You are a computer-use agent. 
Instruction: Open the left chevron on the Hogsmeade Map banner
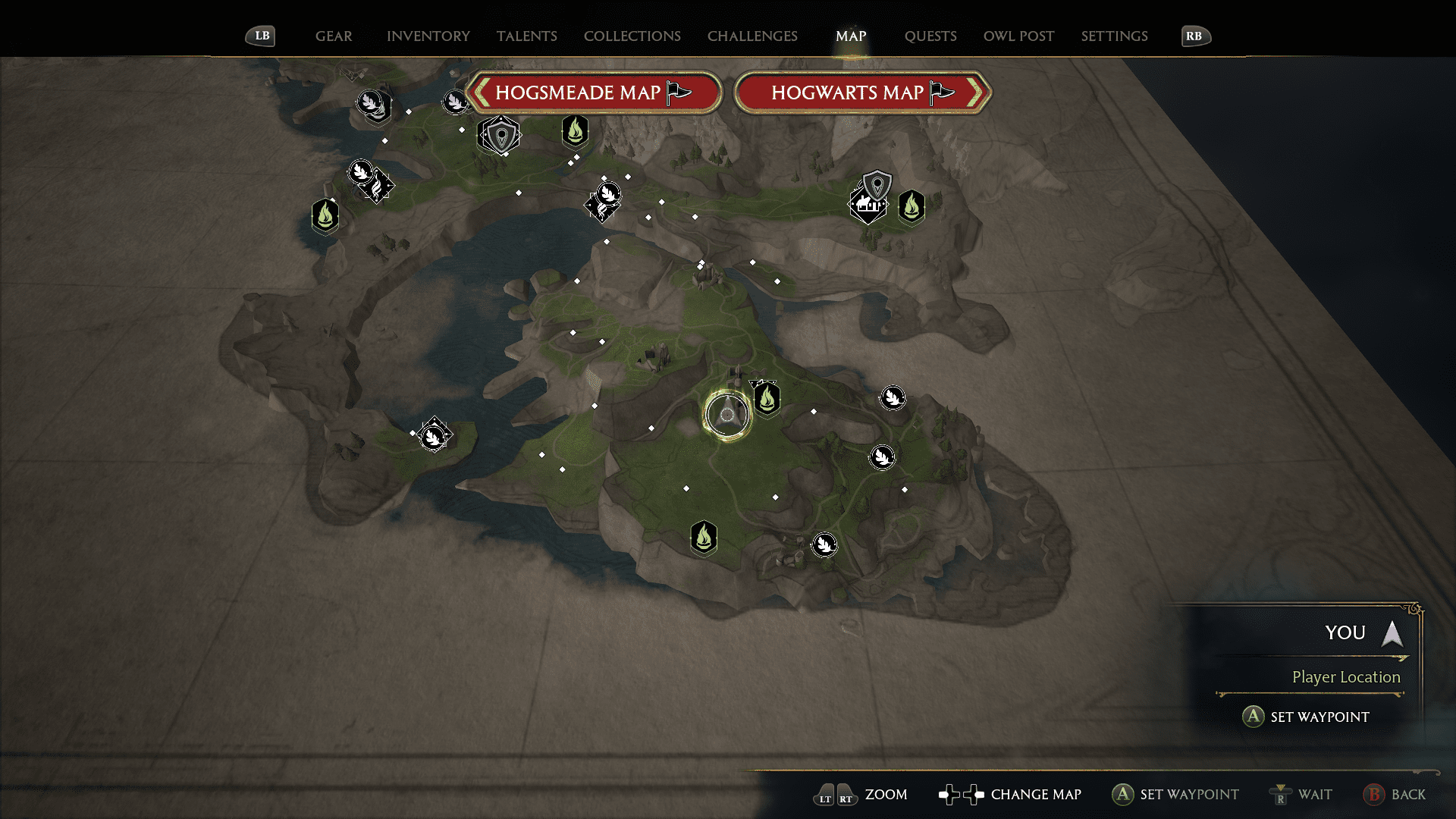[x=480, y=92]
